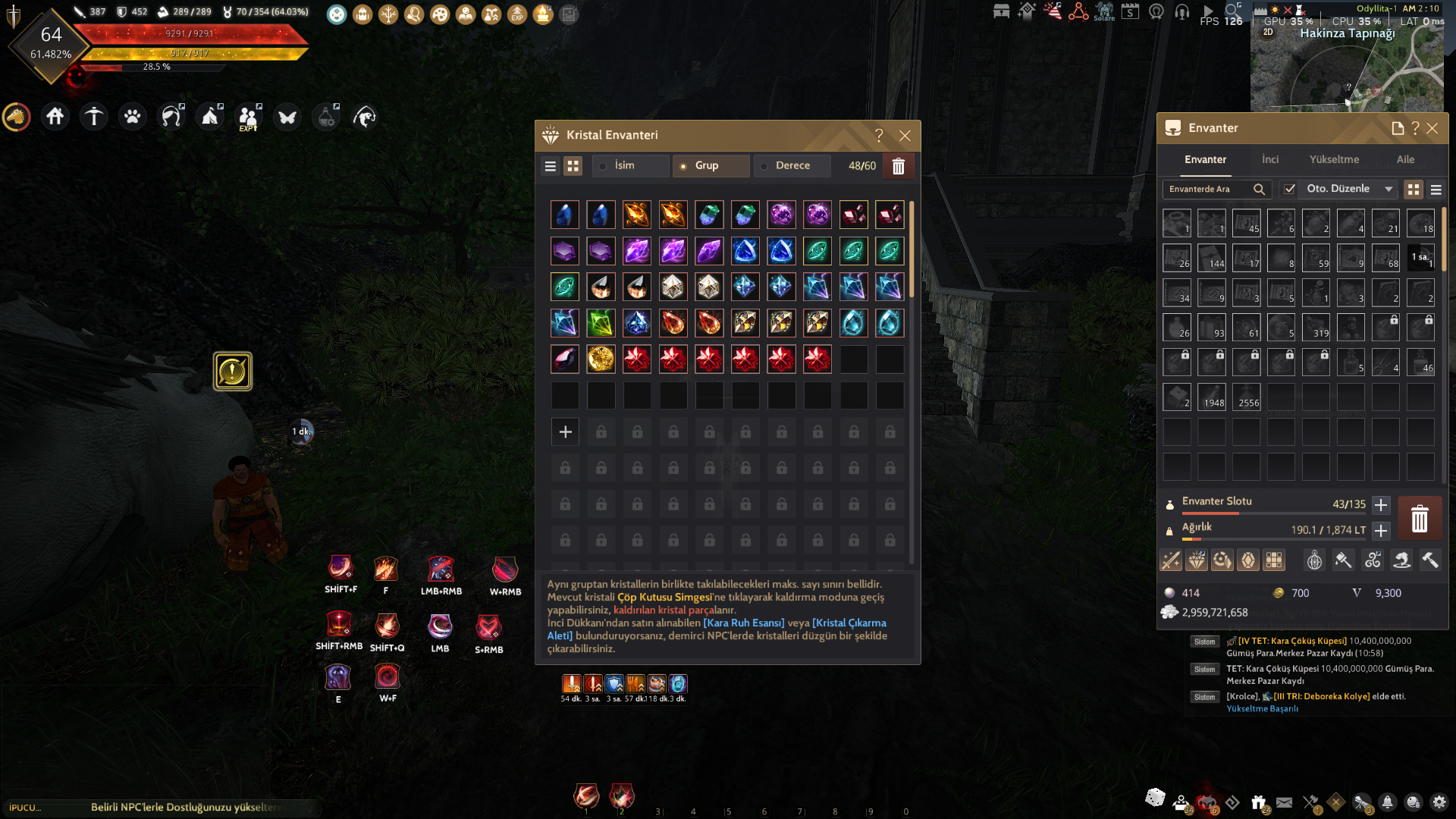This screenshot has width=1456, height=819.
Task: Click the large inventory trash bin
Action: tap(1419, 519)
